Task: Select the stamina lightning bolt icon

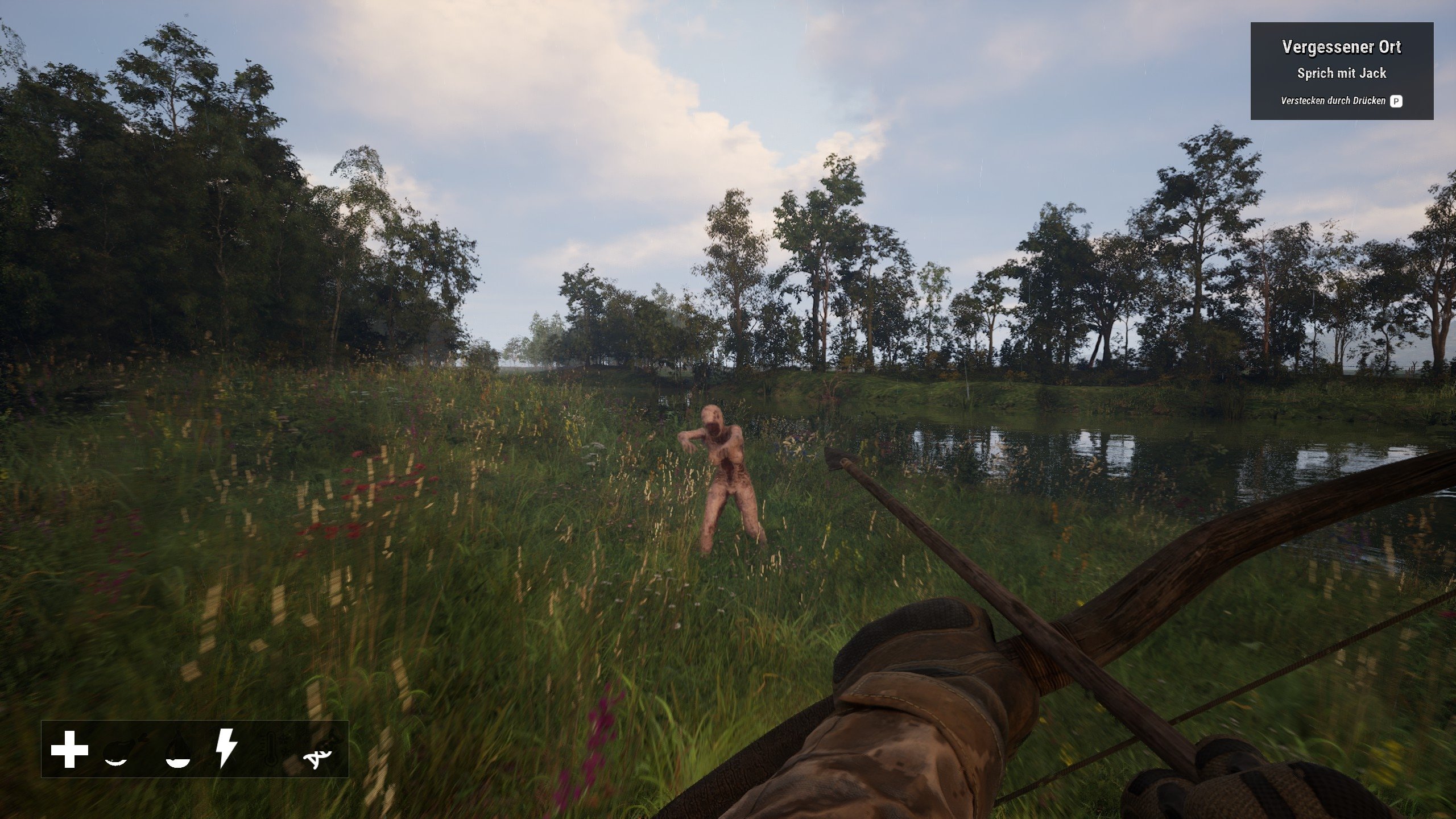Action: [226, 749]
